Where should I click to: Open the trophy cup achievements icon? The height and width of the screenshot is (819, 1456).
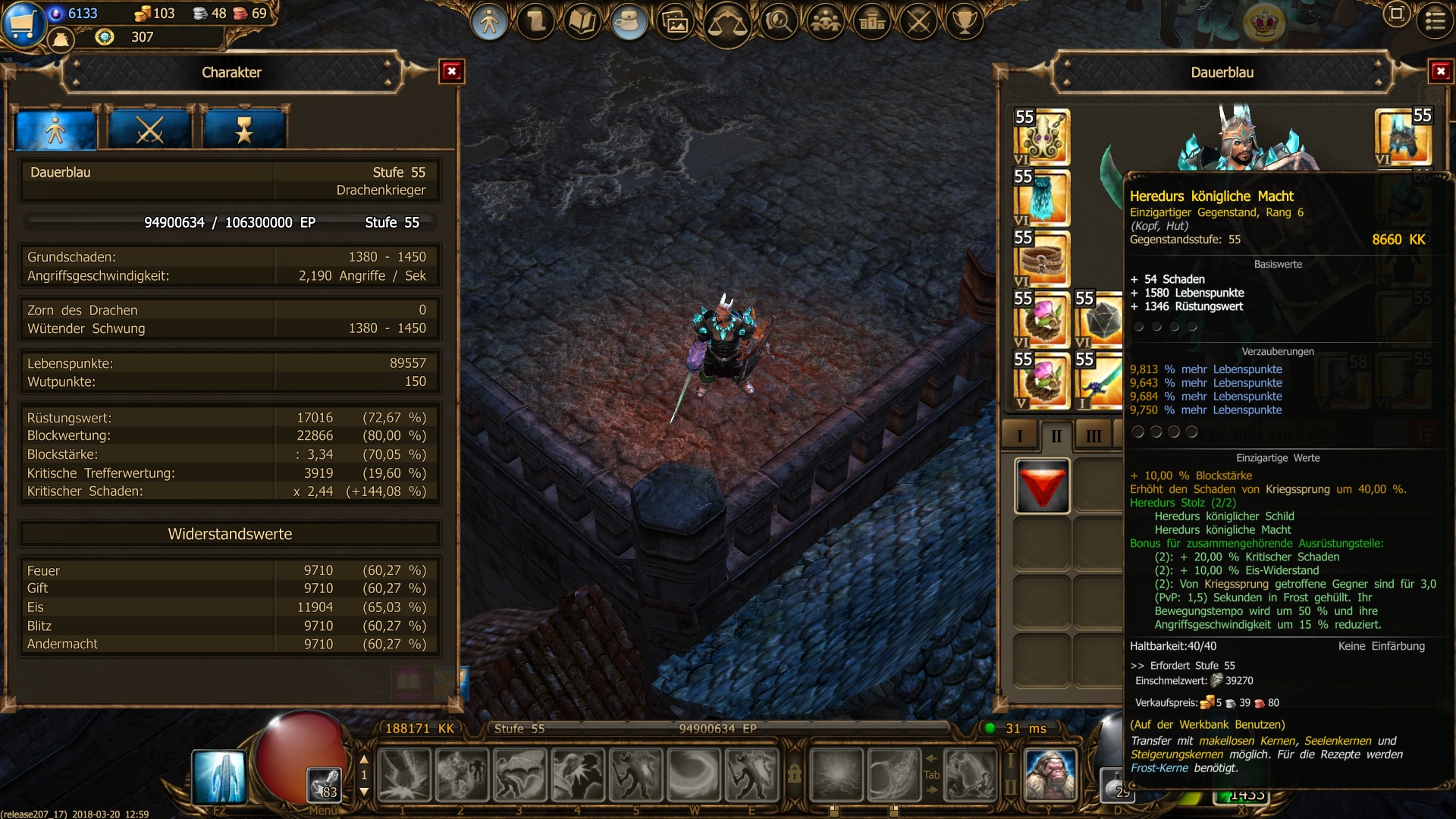point(965,23)
